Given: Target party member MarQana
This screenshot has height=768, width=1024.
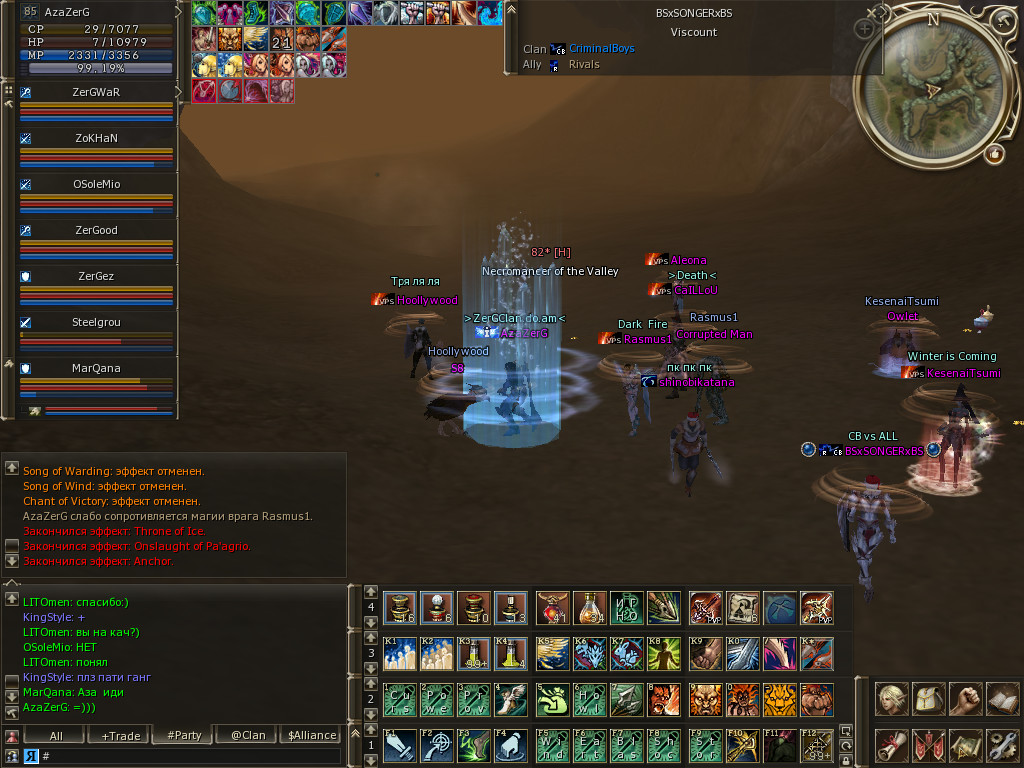Looking at the screenshot, I should (x=96, y=368).
